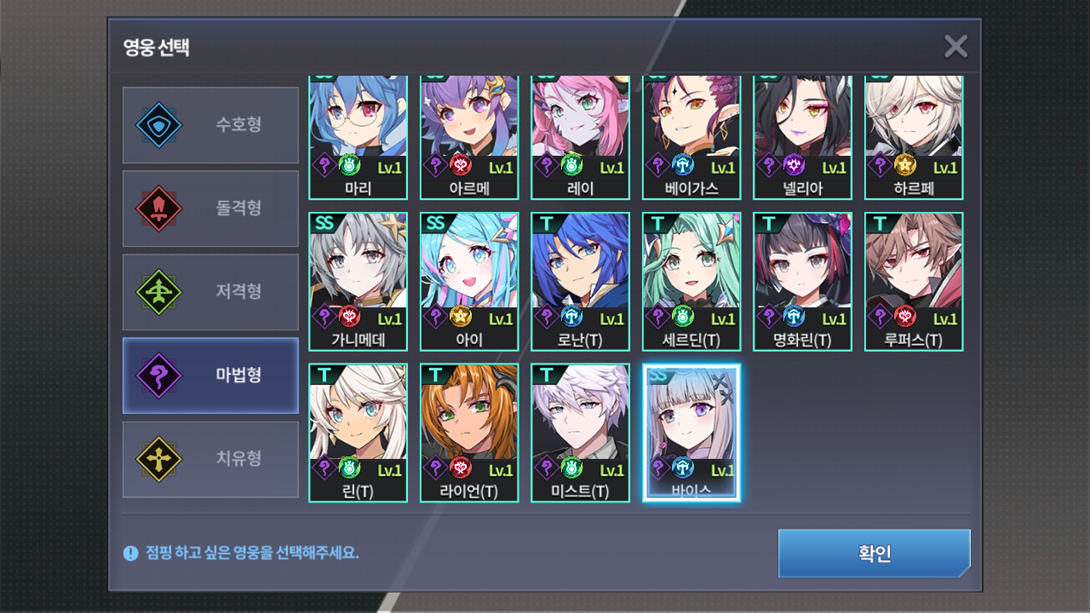Close the 영웅 선택 dialog
This screenshot has width=1090, height=613.
pyautogui.click(x=955, y=46)
